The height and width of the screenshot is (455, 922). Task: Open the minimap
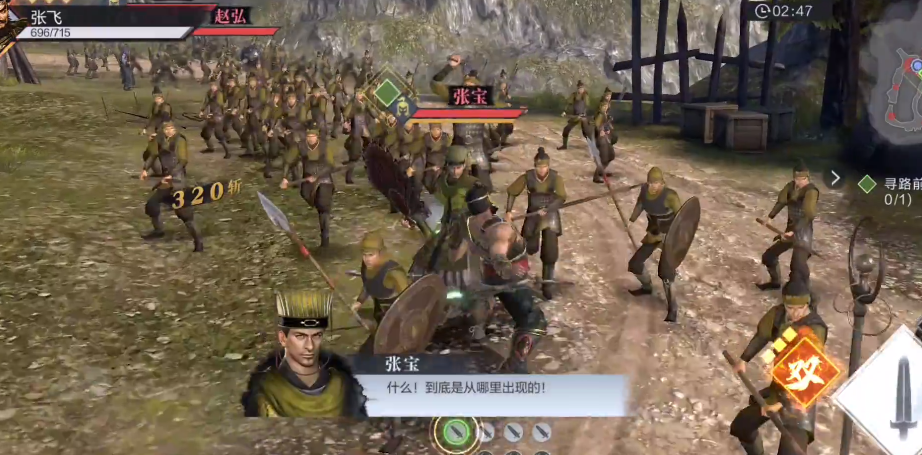895,85
